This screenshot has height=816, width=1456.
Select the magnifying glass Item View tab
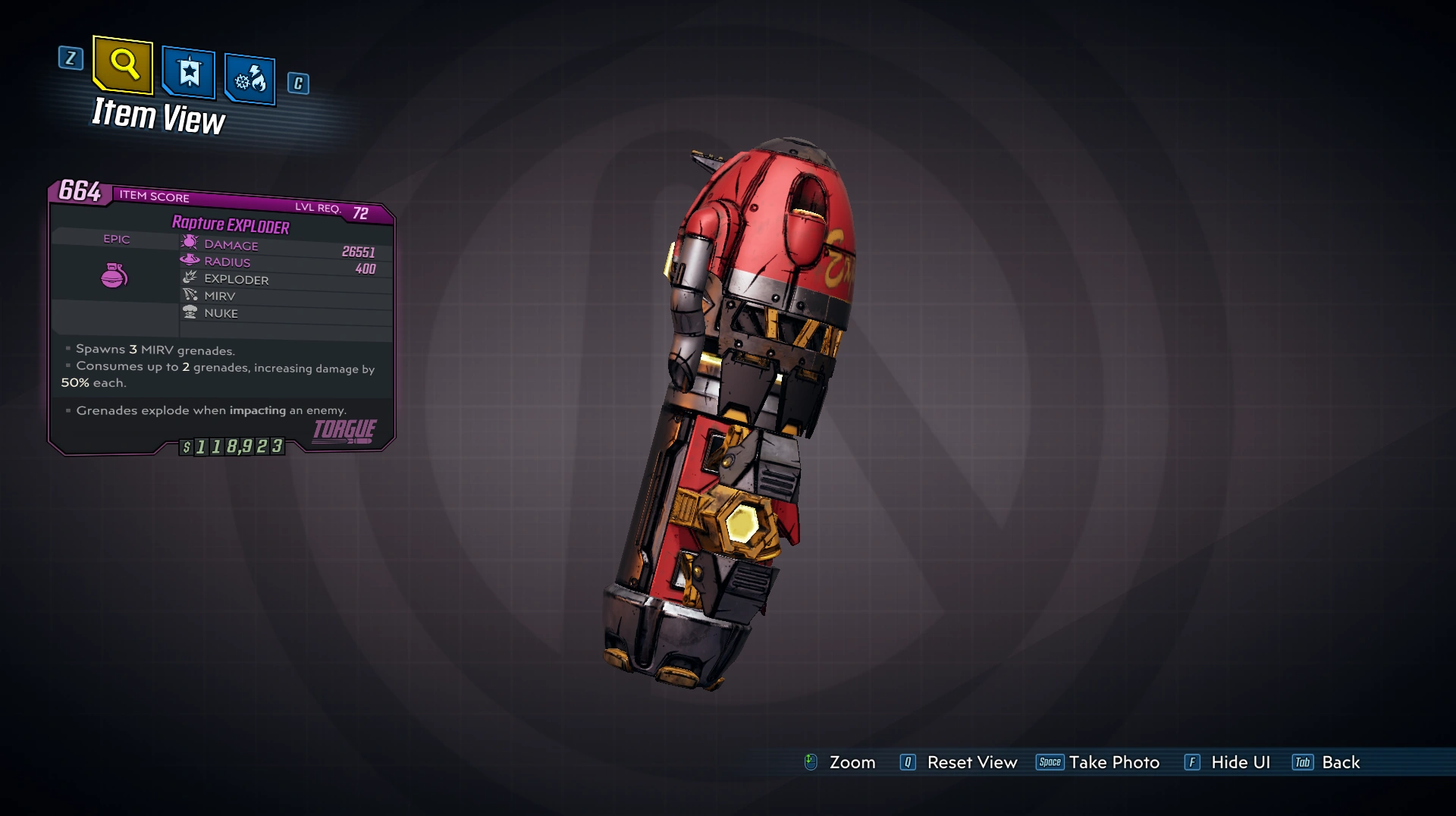click(124, 65)
